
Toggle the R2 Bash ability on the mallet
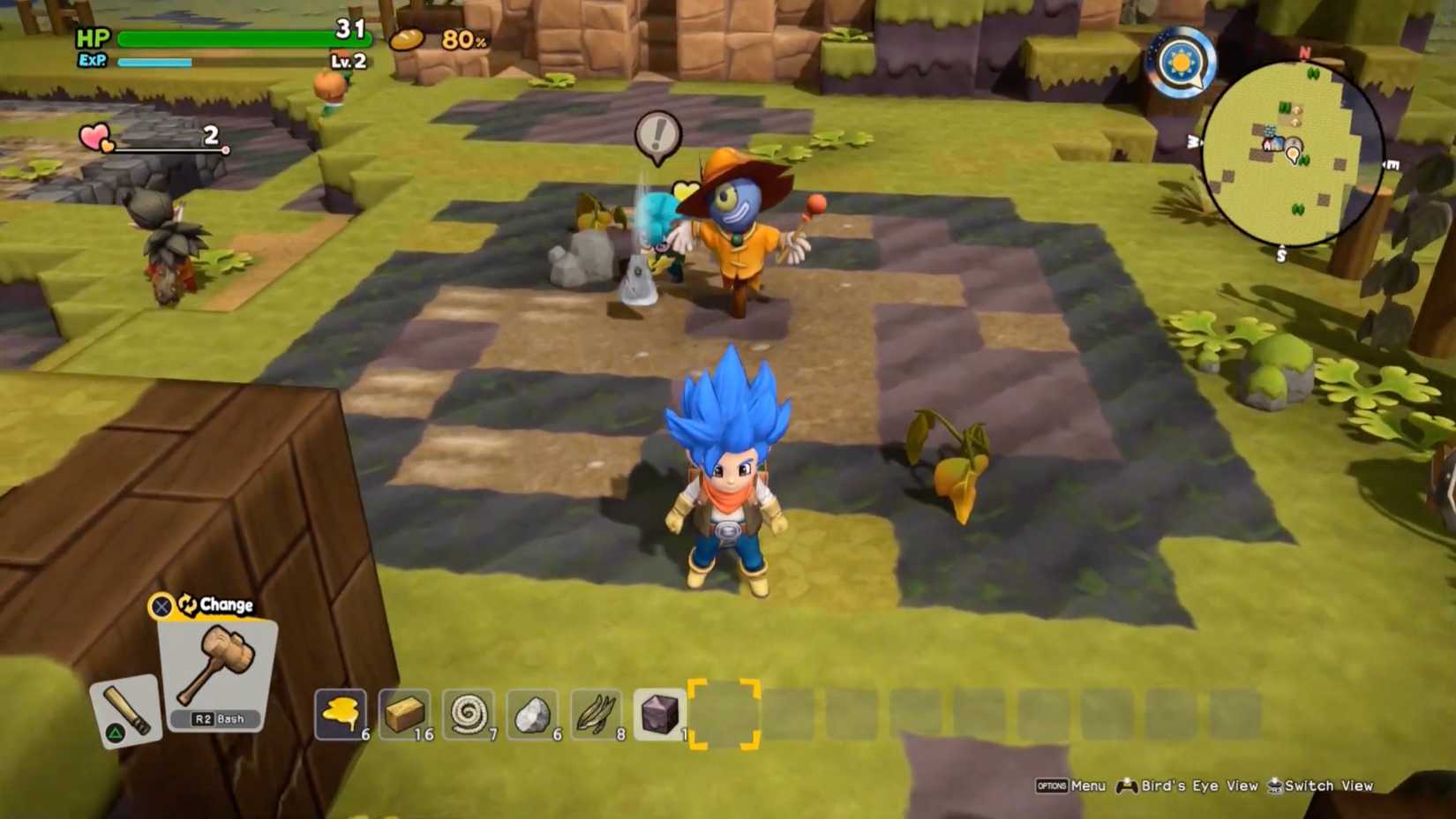click(215, 719)
